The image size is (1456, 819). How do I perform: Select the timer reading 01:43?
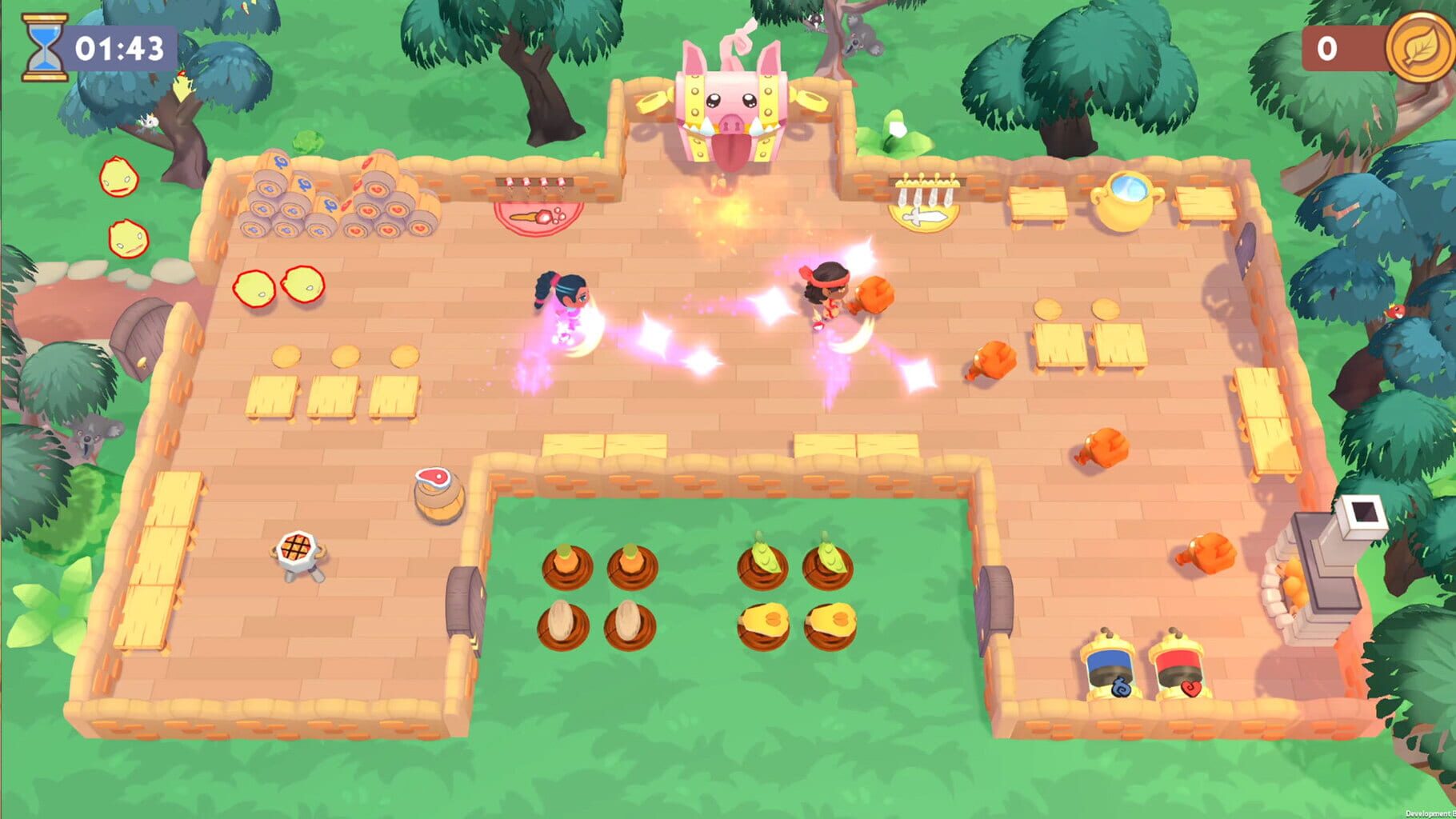pyautogui.click(x=118, y=46)
